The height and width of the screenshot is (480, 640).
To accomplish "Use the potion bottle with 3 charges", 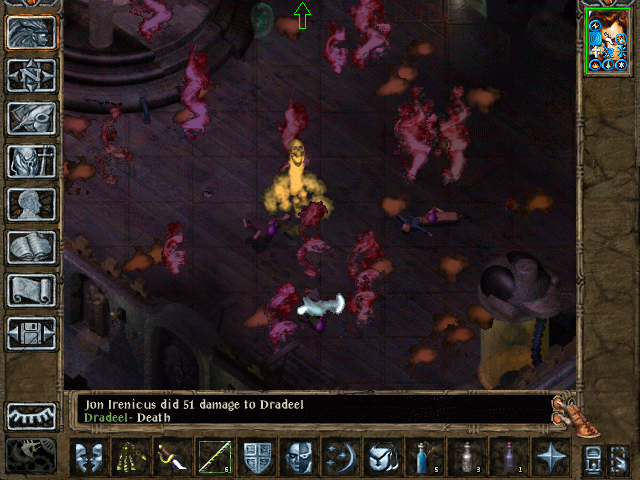I will pyautogui.click(x=466, y=457).
